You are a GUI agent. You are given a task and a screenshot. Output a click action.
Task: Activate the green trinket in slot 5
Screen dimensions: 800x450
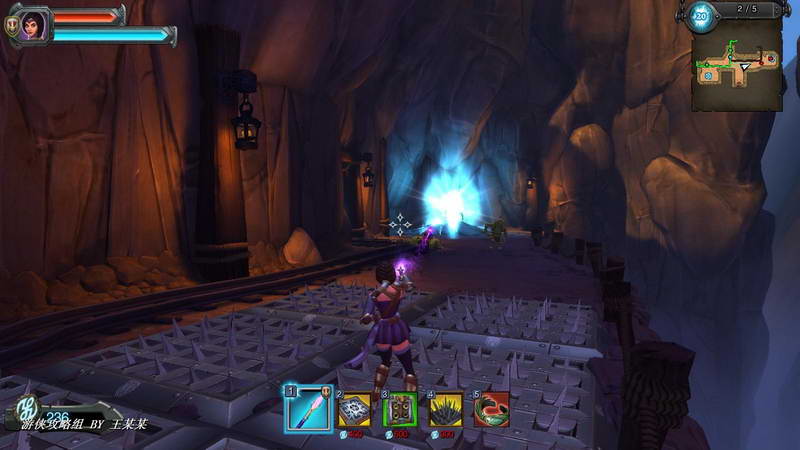[x=492, y=408]
